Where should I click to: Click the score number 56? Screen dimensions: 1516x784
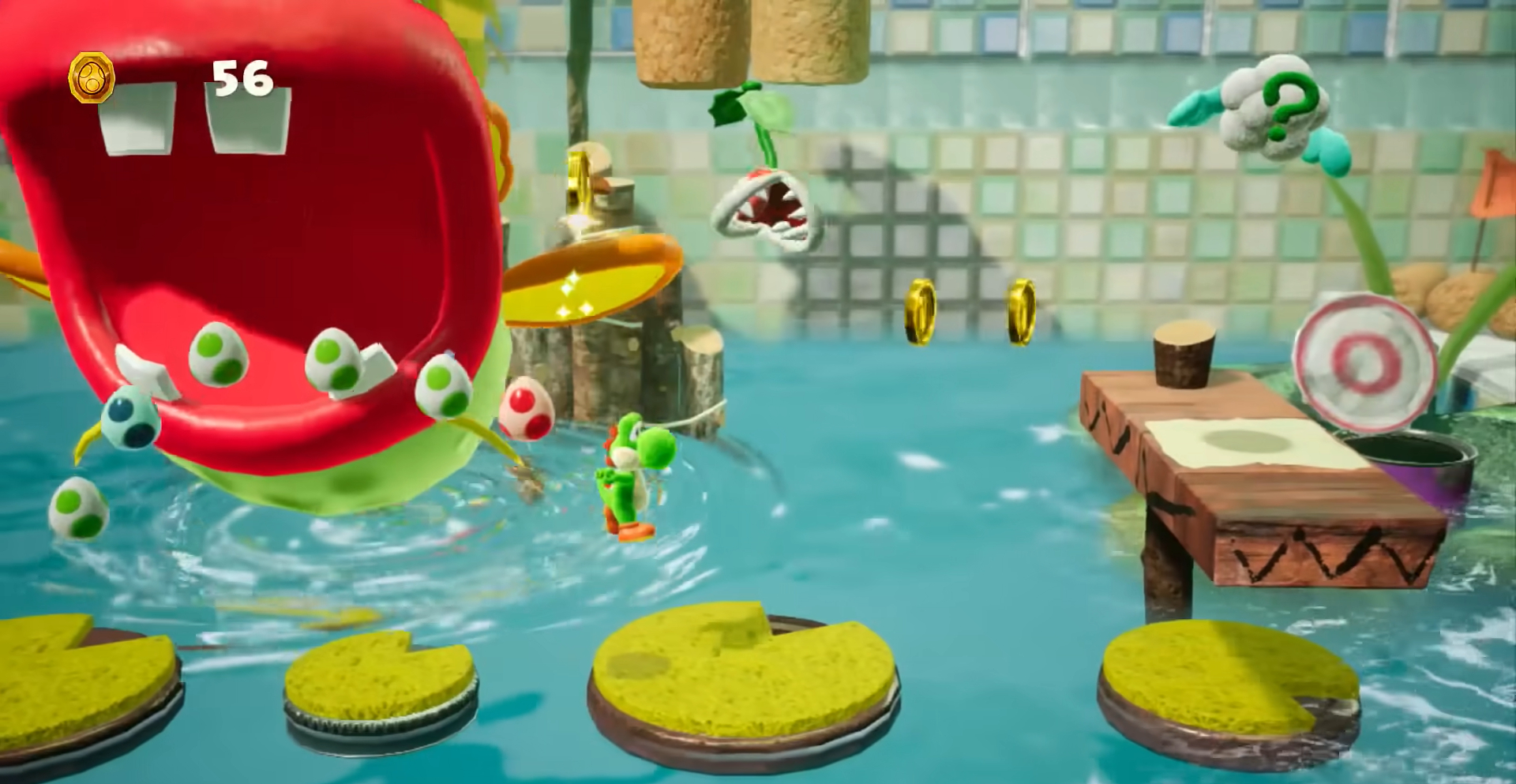(241, 79)
